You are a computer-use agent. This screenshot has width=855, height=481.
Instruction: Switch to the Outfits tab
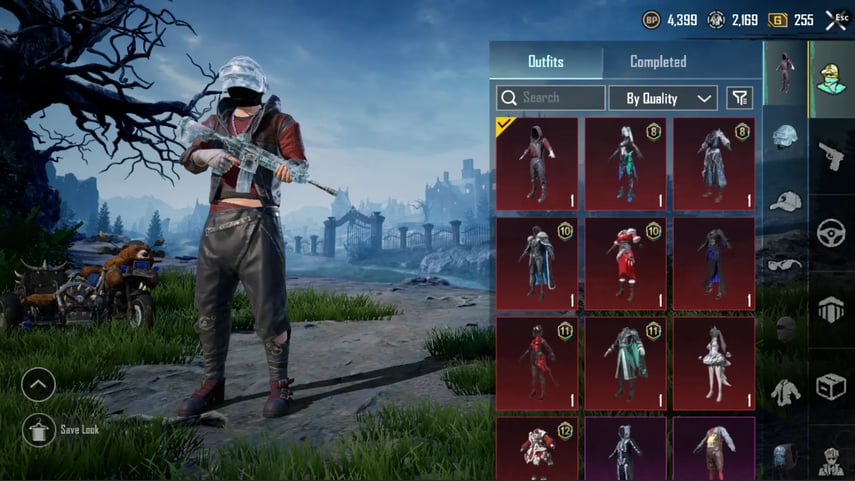pos(545,62)
